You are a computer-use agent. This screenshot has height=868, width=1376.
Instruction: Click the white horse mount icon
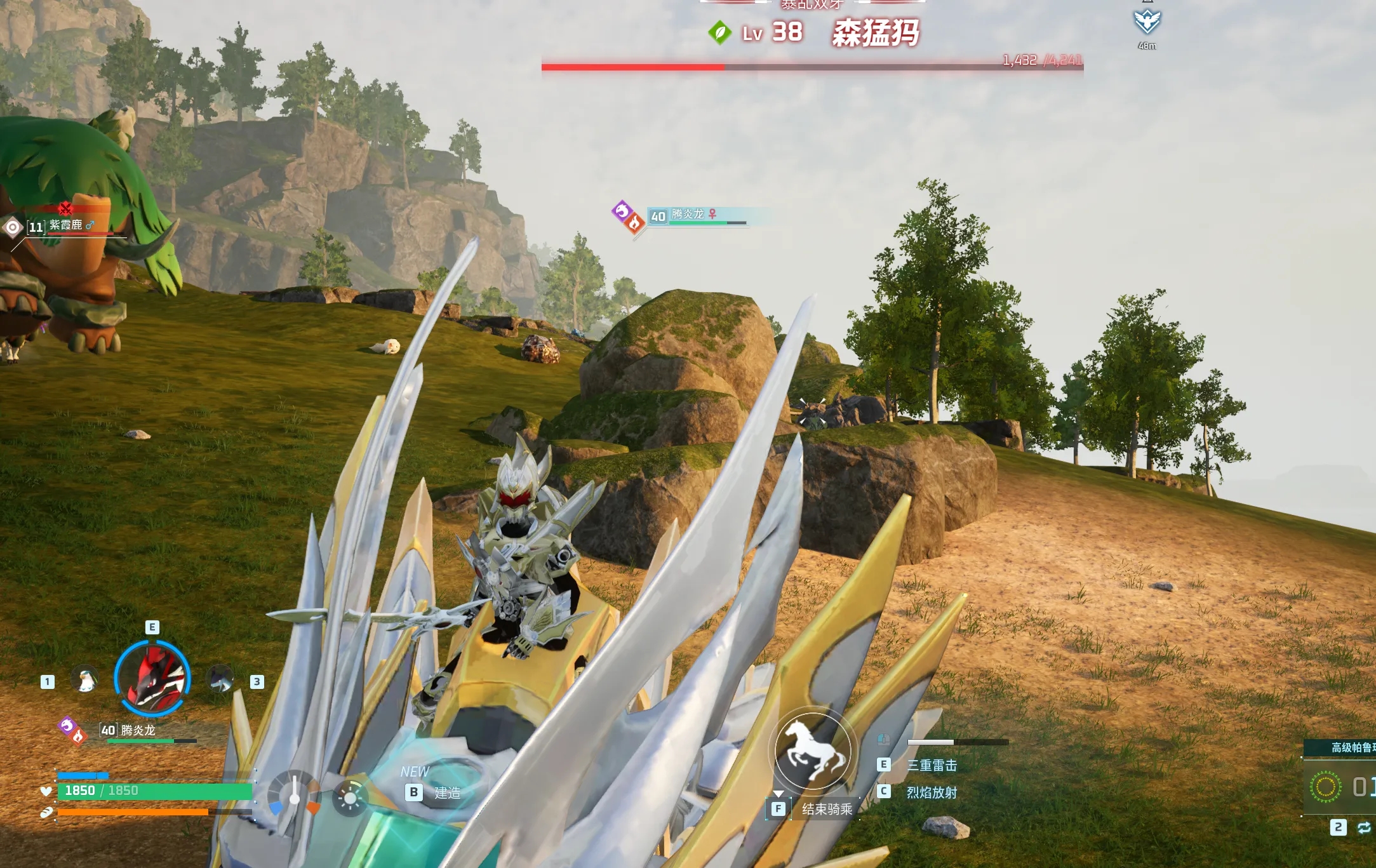tap(813, 751)
